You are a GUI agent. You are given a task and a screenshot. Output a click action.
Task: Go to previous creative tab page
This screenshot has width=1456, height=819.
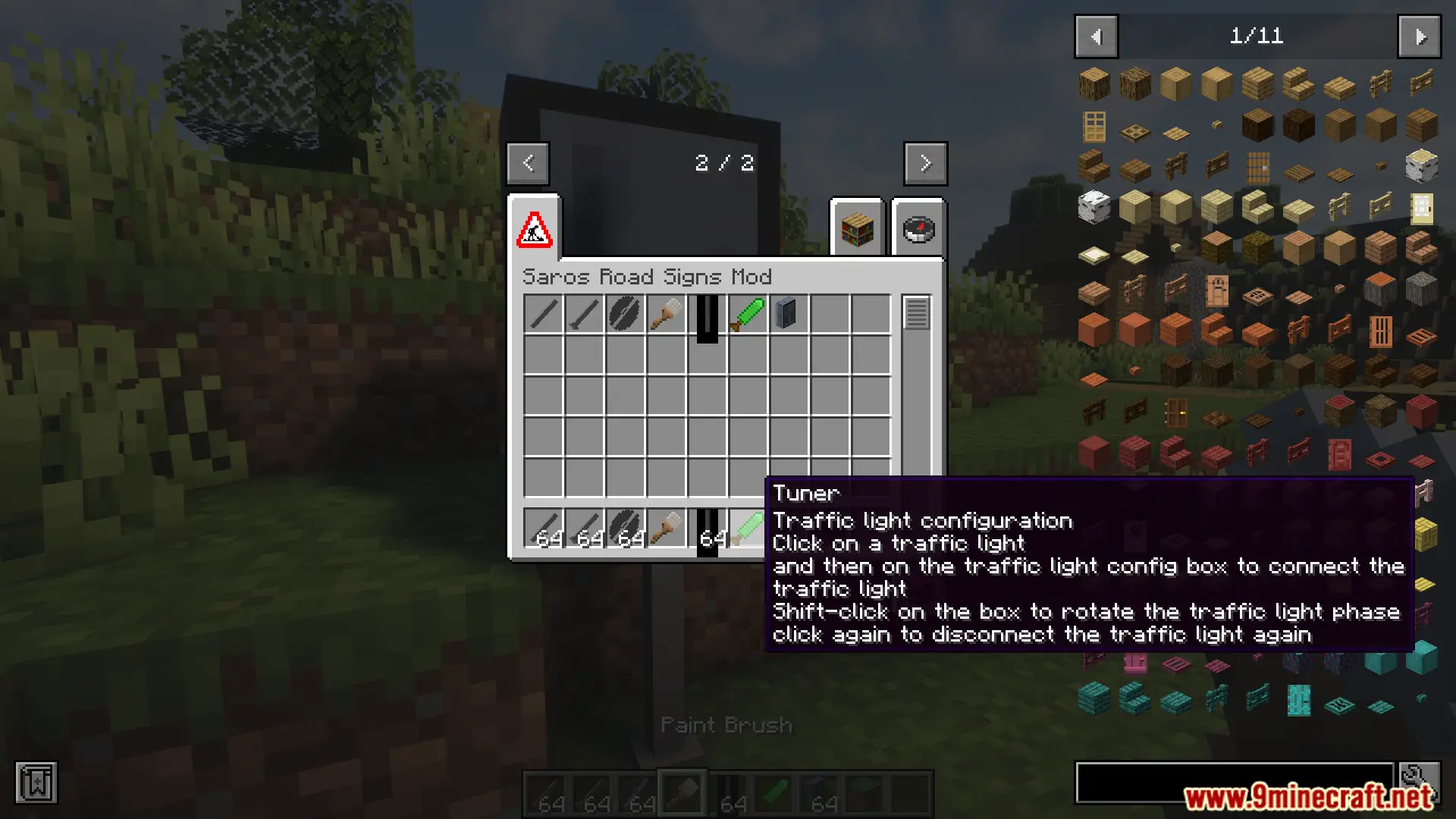pos(528,163)
